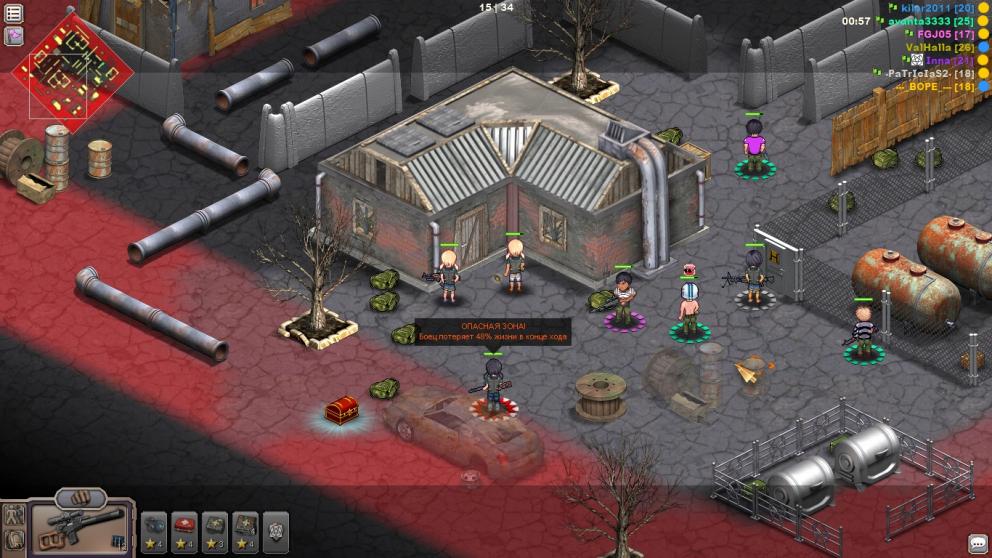Open the main menu list button

tap(14, 13)
